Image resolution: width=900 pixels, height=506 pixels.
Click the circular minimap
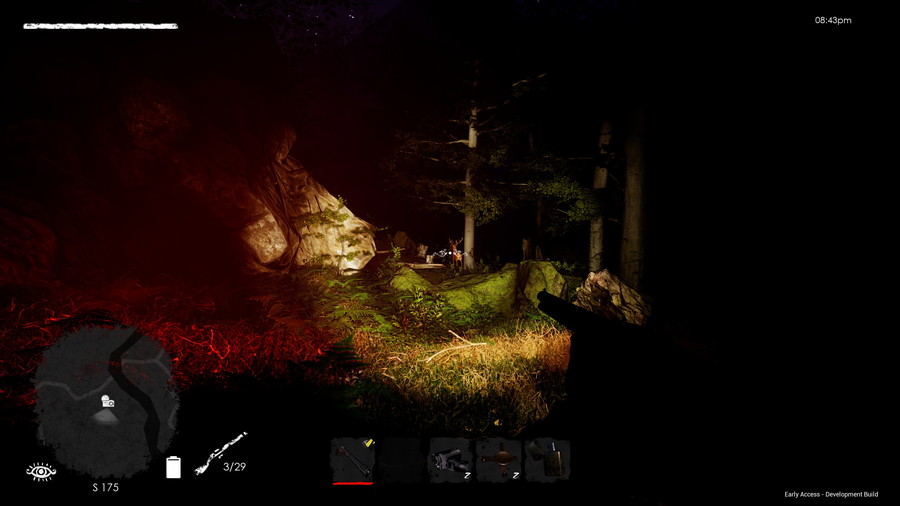tap(106, 402)
